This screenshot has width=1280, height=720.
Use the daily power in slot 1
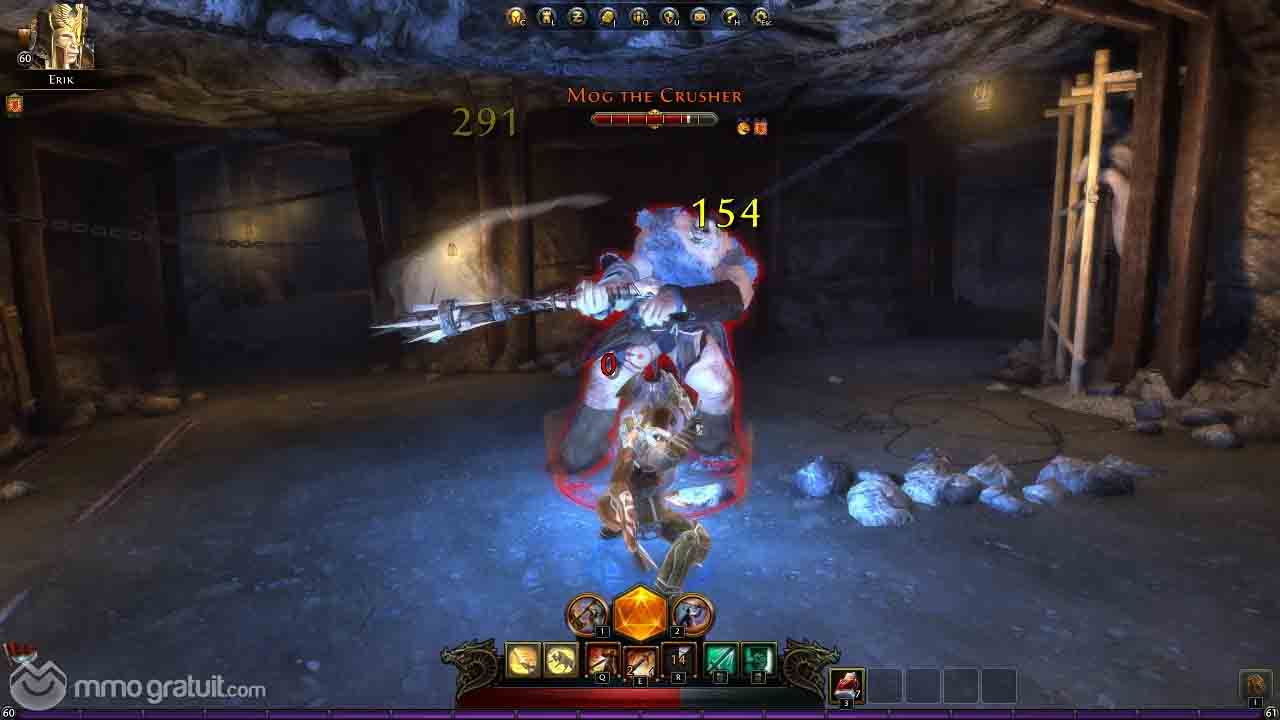587,614
